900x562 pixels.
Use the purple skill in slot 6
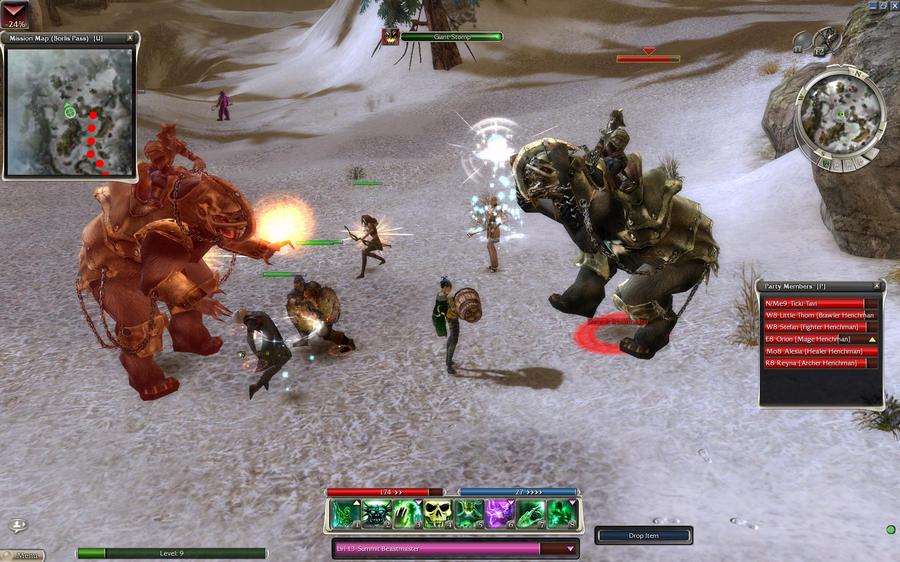(500, 514)
